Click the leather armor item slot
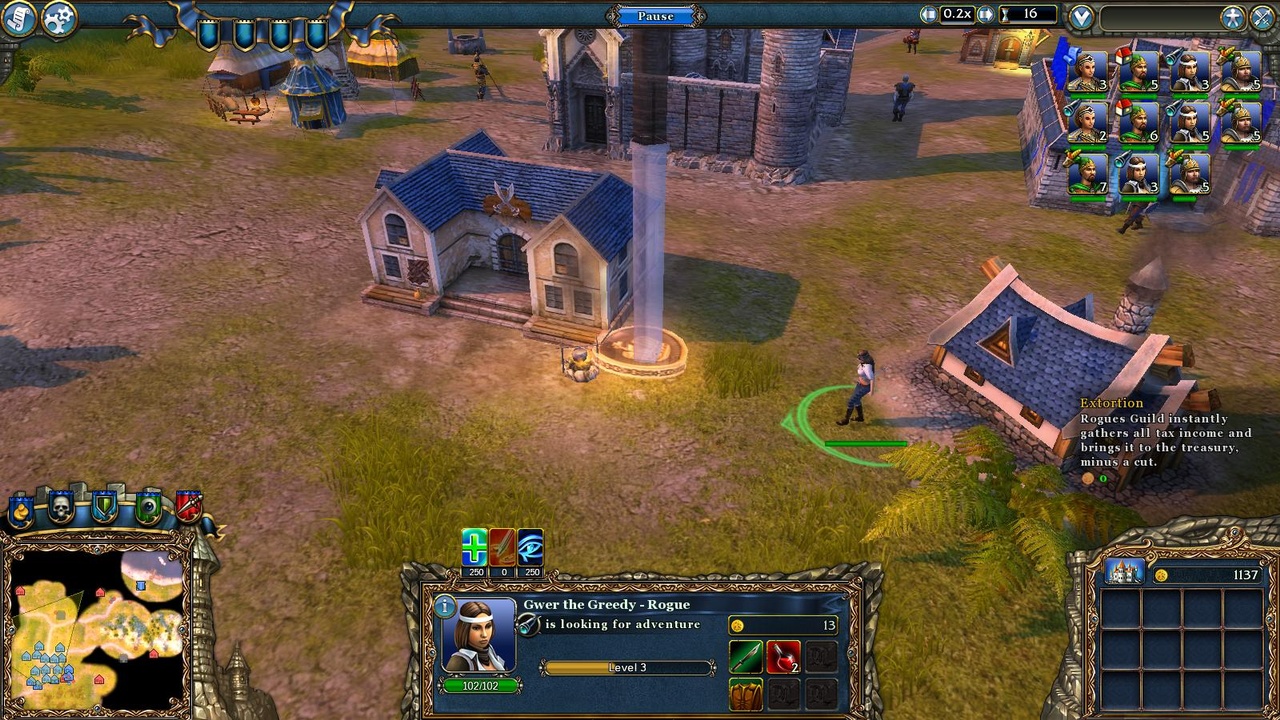1280x720 pixels. point(747,694)
